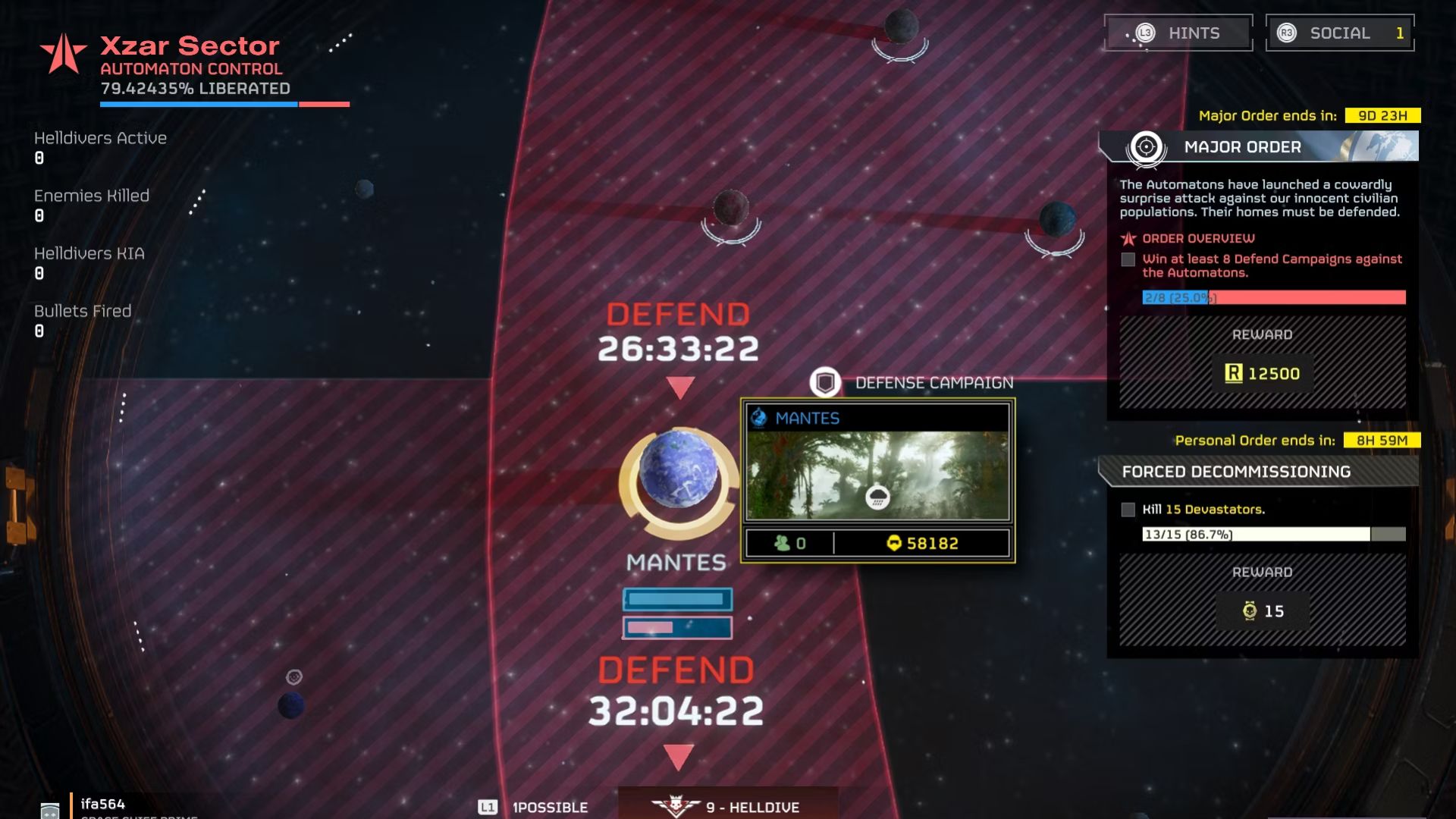This screenshot has height=819, width=1456.
Task: Open the SOCIAL tab
Action: [1338, 33]
